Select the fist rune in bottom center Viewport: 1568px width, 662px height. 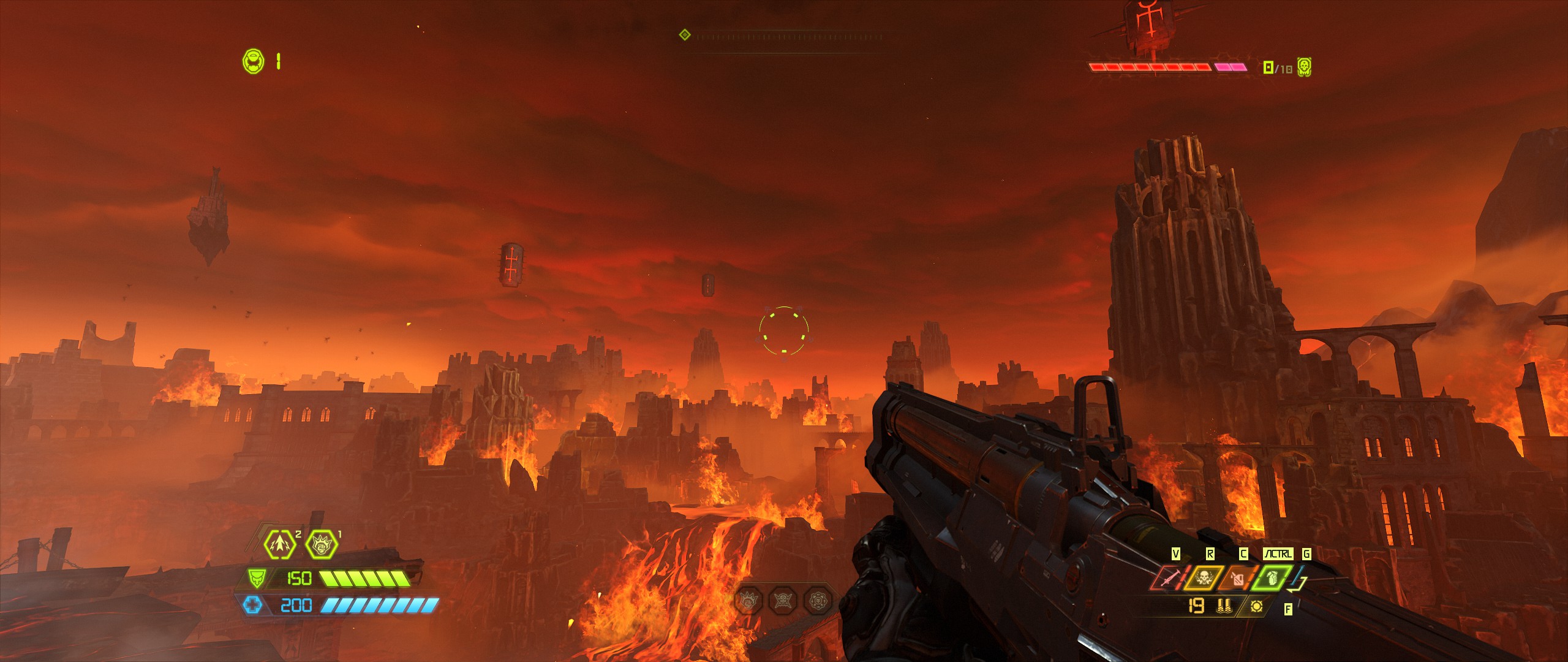tap(748, 601)
